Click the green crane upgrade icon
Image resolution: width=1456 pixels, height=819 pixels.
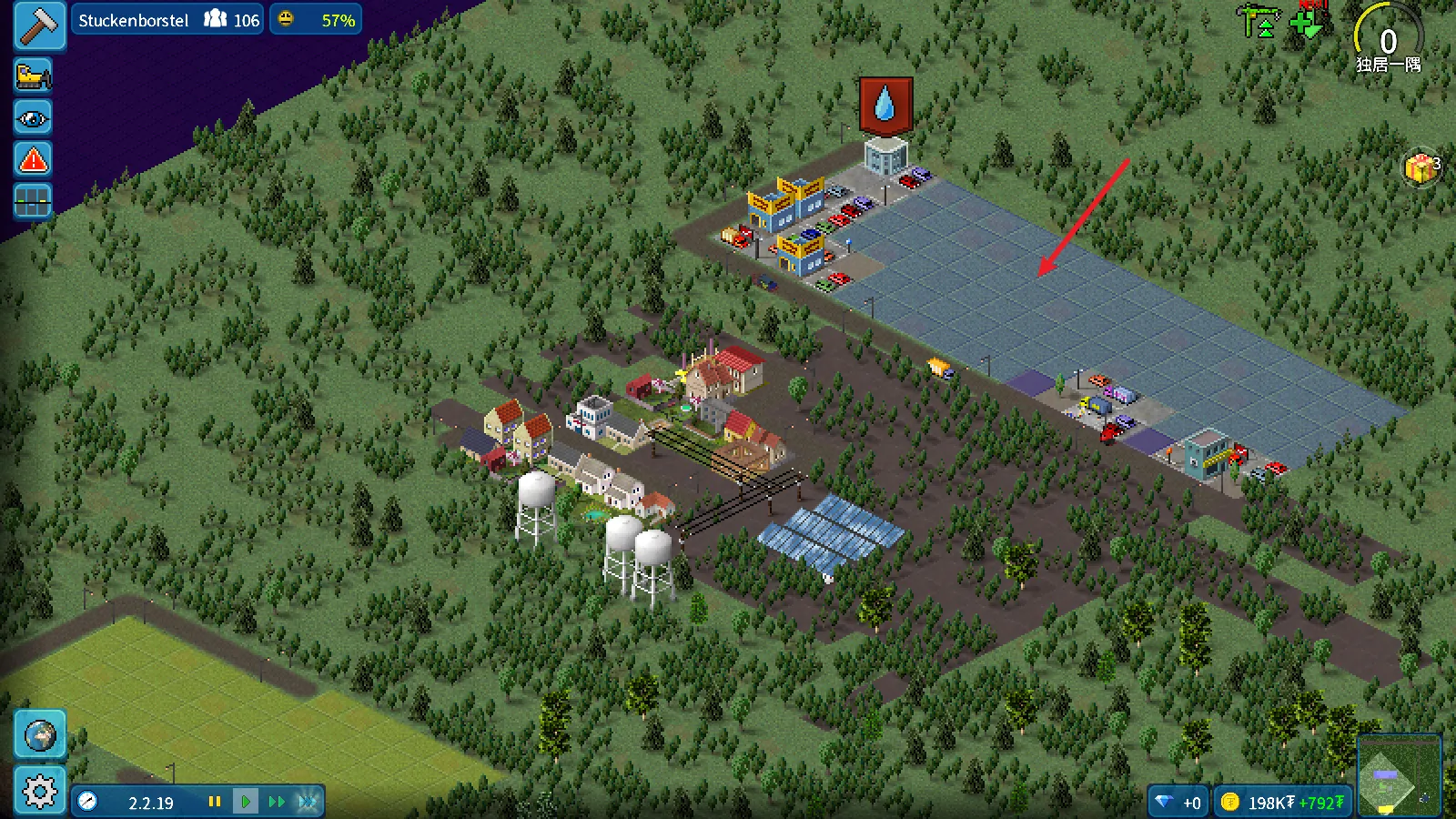[x=1258, y=22]
